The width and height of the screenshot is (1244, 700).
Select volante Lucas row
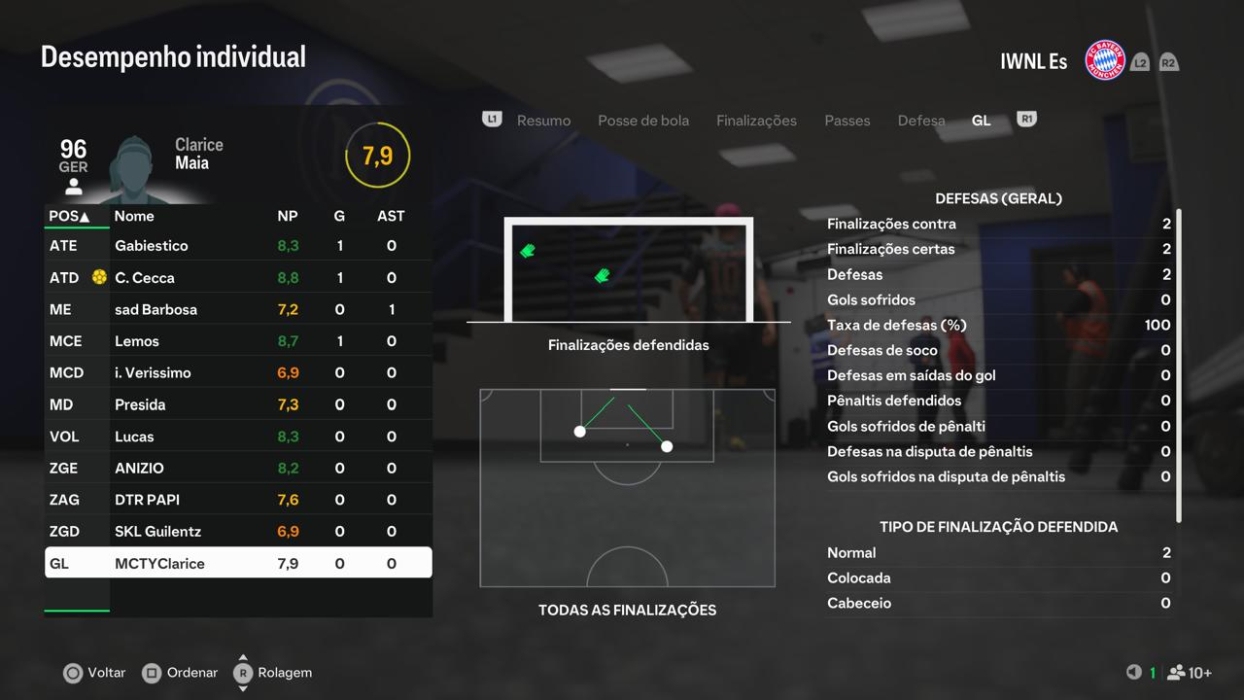pyautogui.click(x=238, y=437)
